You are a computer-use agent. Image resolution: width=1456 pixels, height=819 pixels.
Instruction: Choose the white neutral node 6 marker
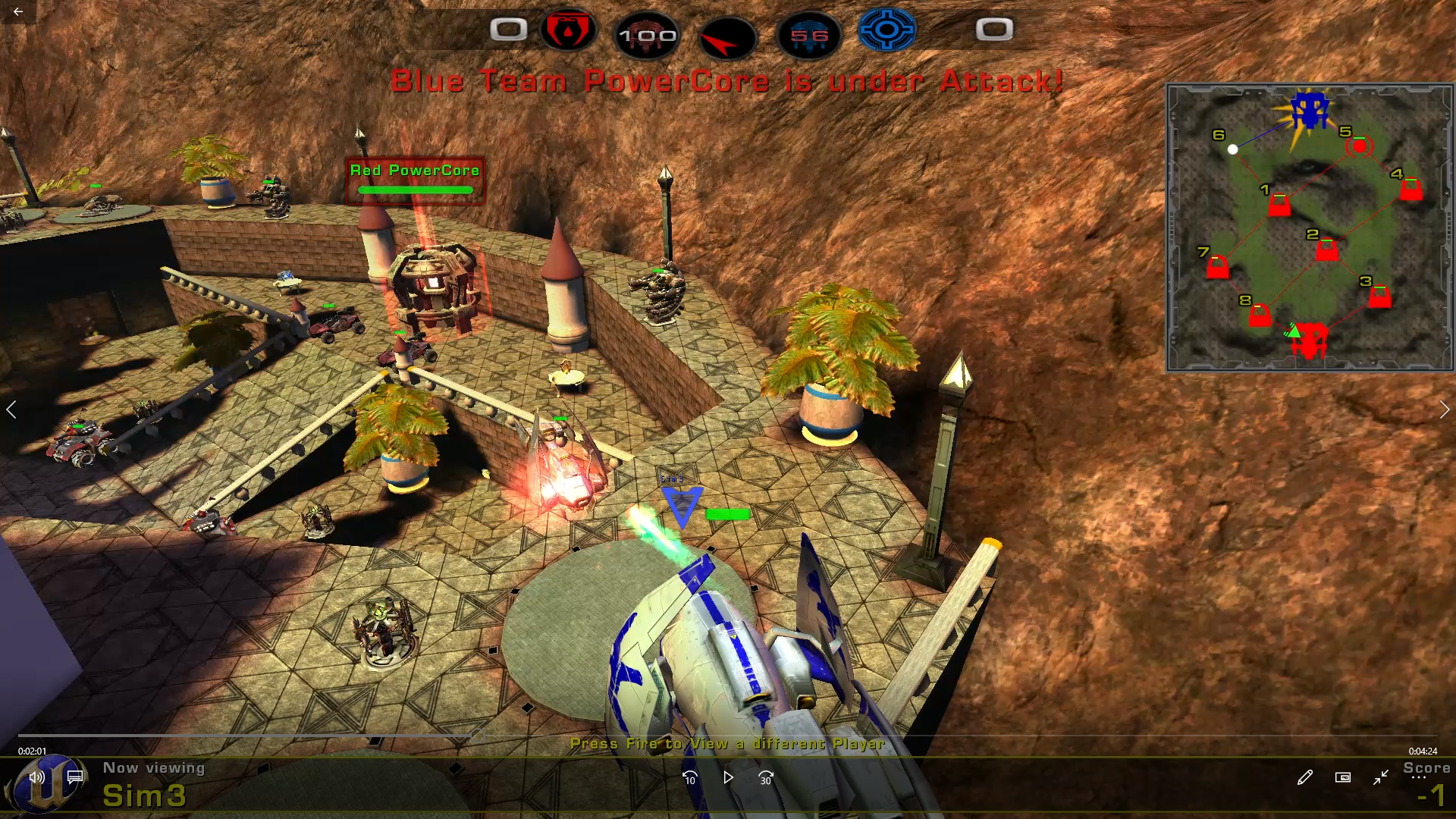1233,149
